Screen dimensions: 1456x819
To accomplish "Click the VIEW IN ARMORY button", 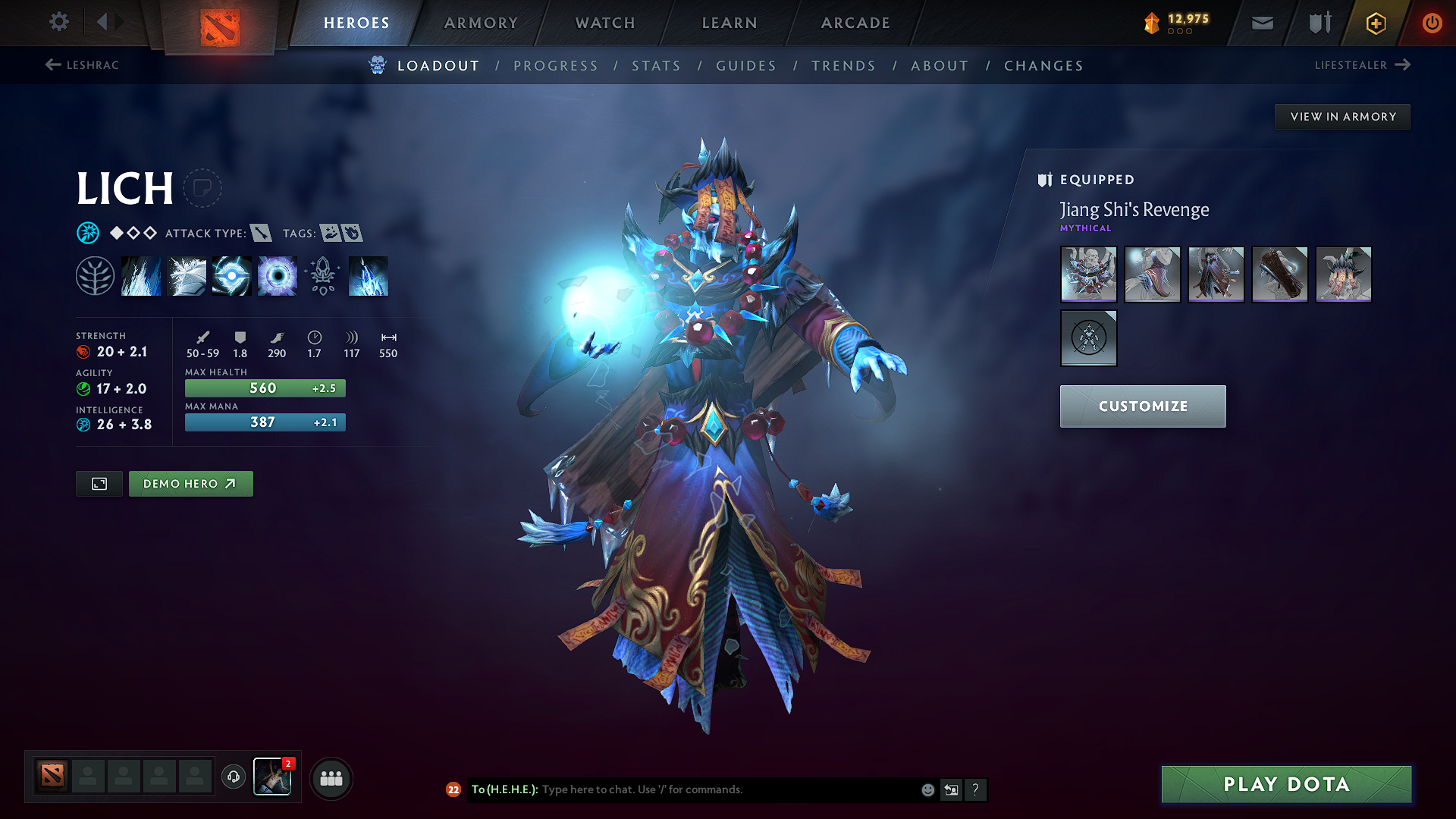I will pos(1342,116).
